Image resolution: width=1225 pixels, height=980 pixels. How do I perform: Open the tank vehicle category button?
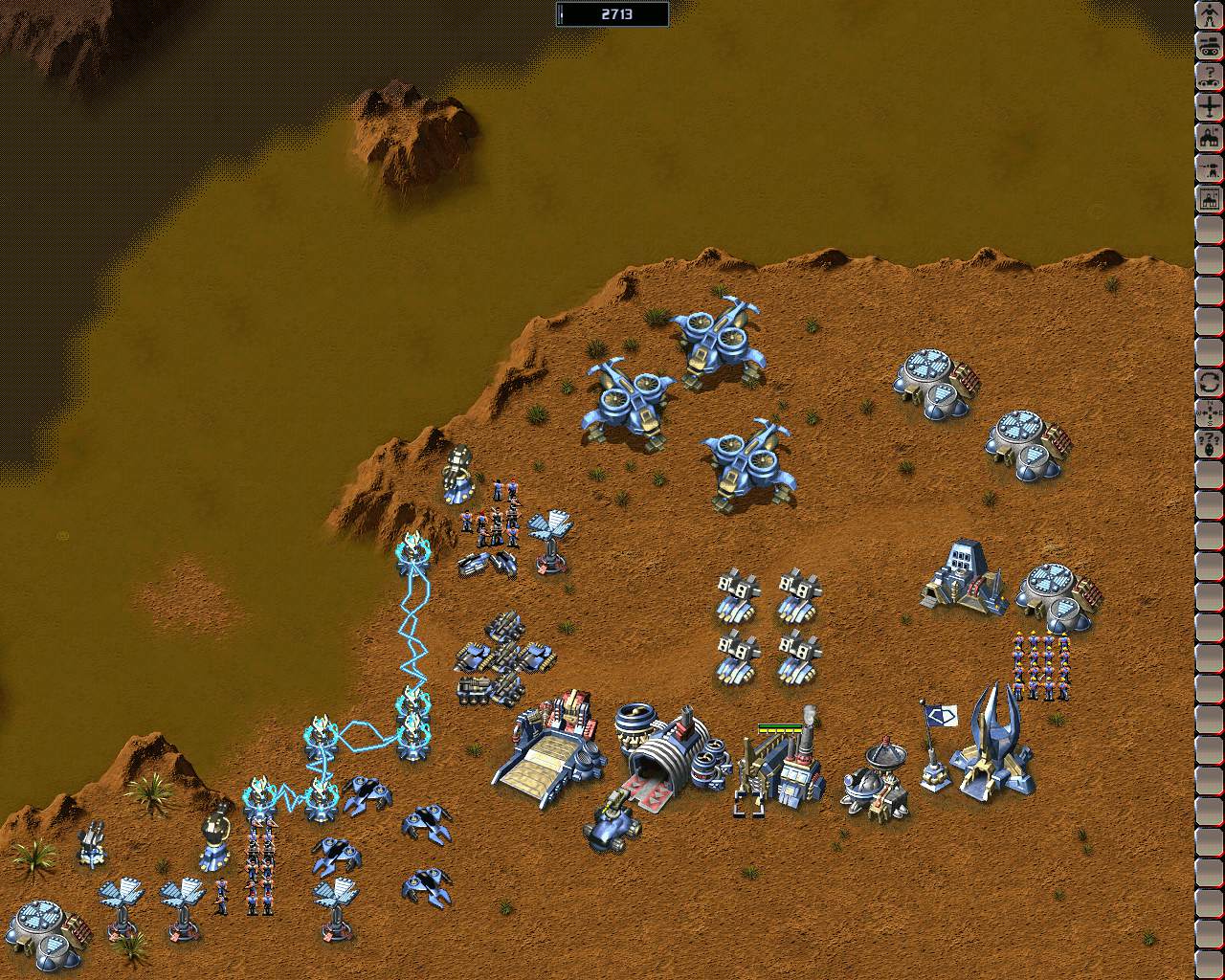tap(1210, 46)
